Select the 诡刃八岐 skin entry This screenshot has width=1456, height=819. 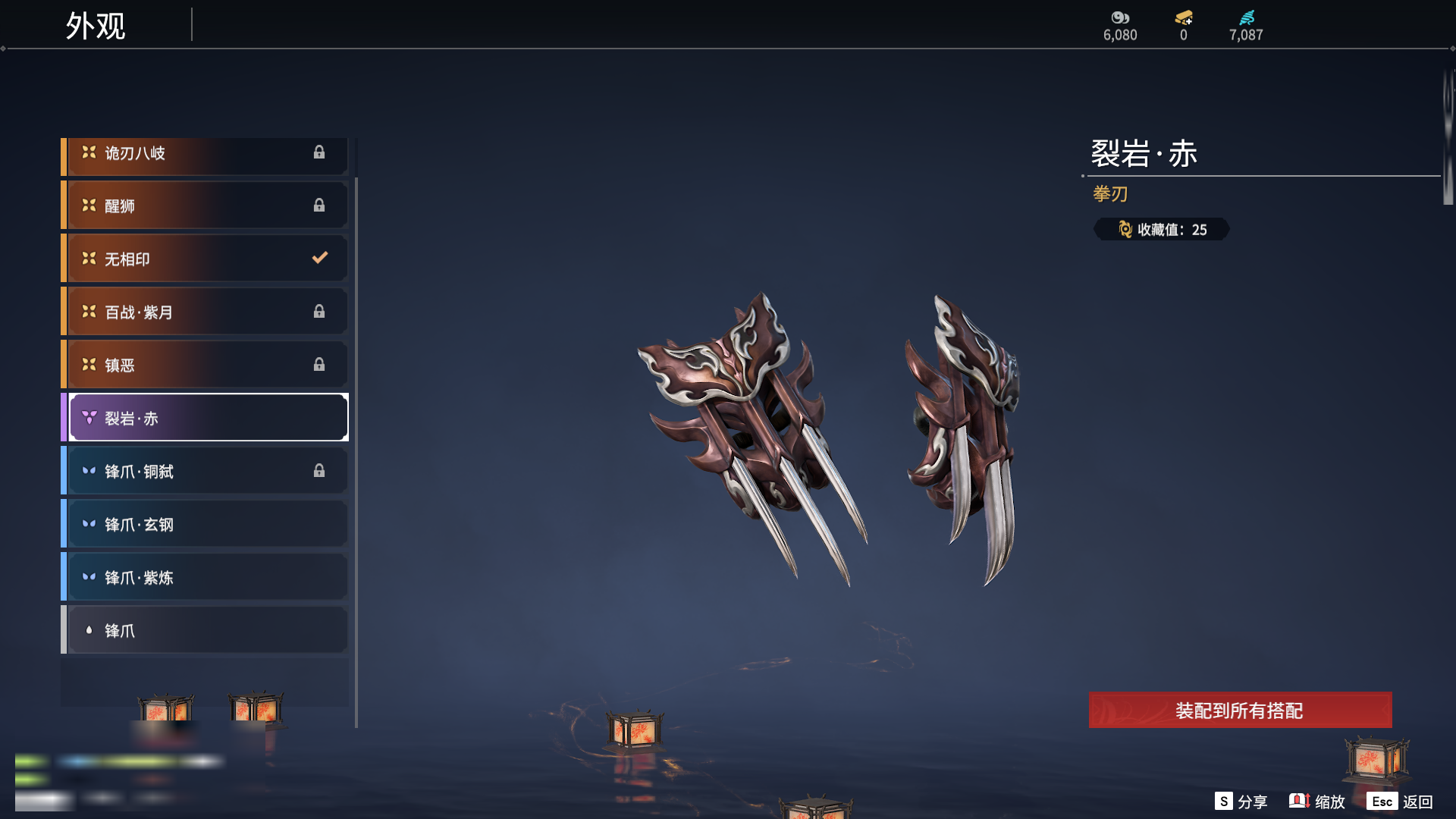point(205,154)
